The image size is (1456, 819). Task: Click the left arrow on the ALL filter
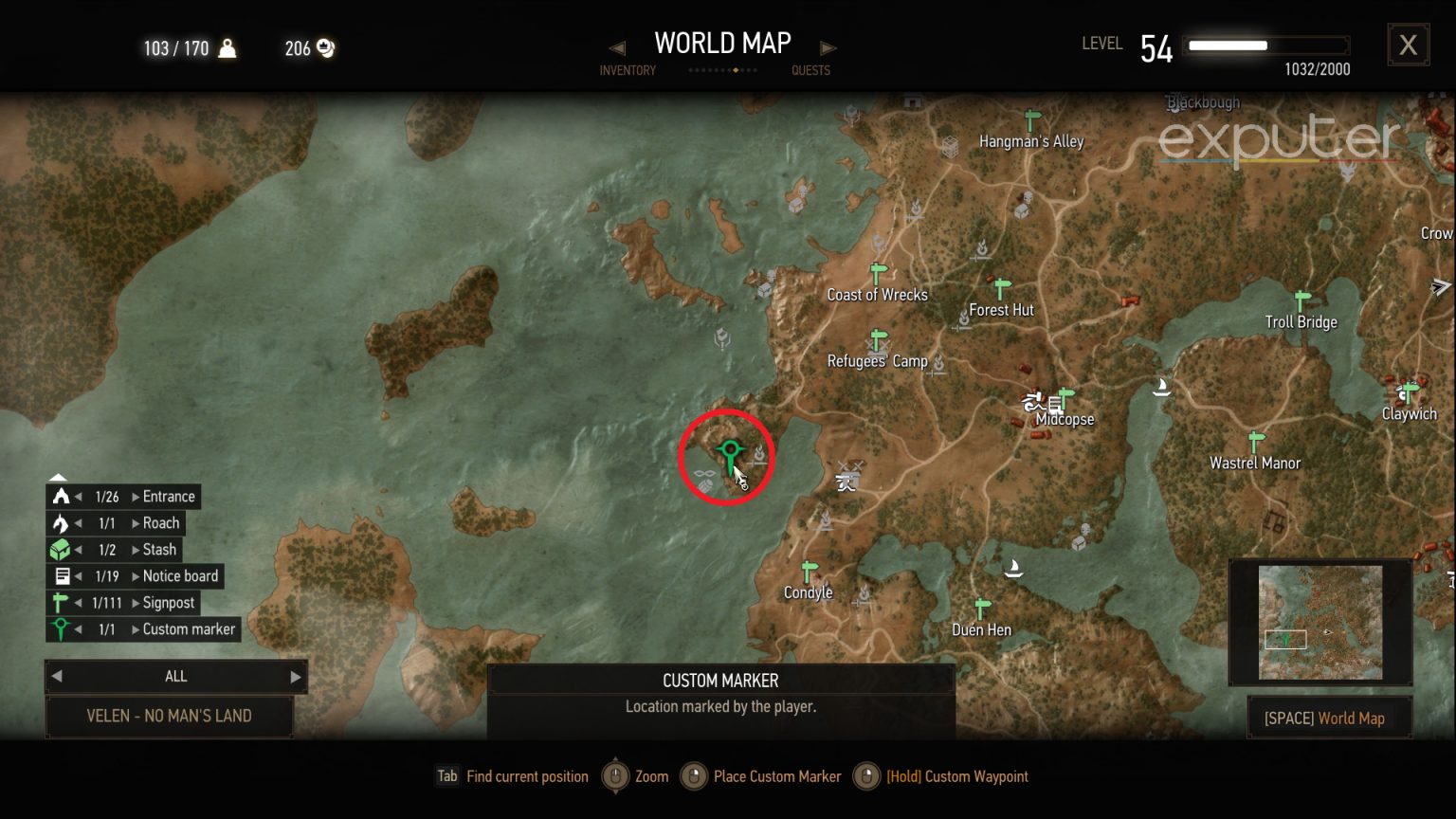point(58,676)
